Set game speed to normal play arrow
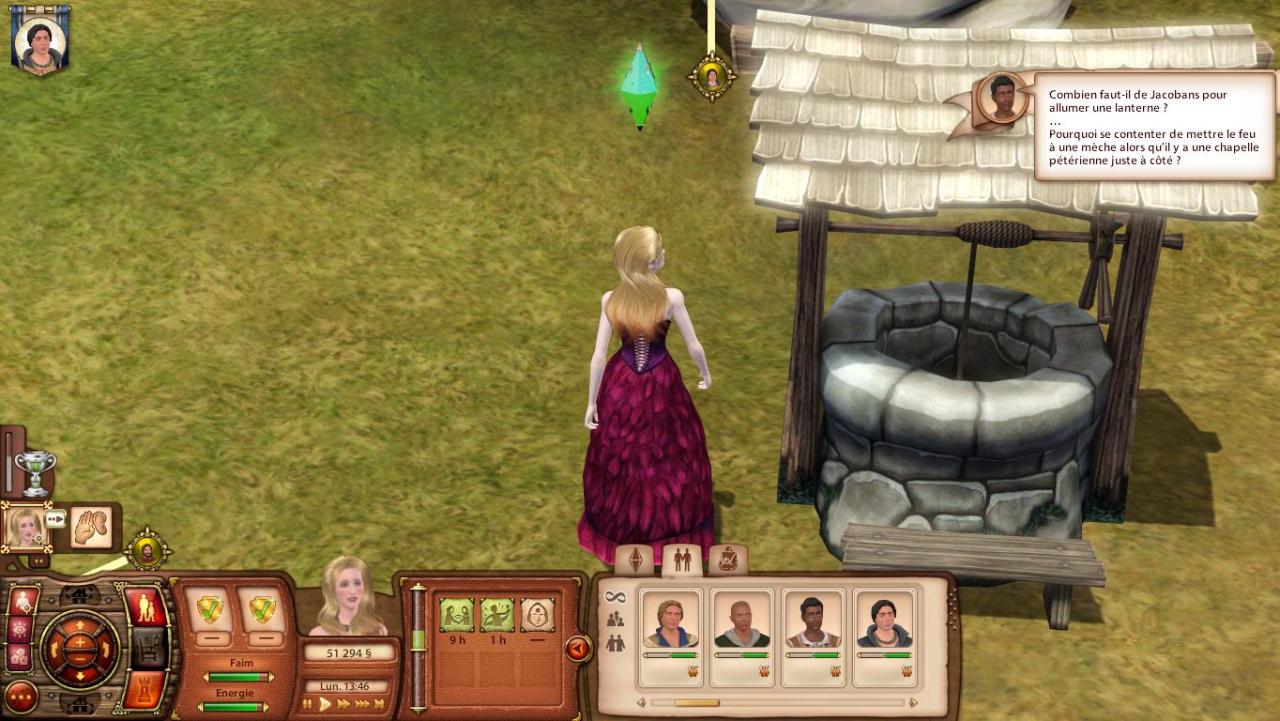 tap(325, 704)
